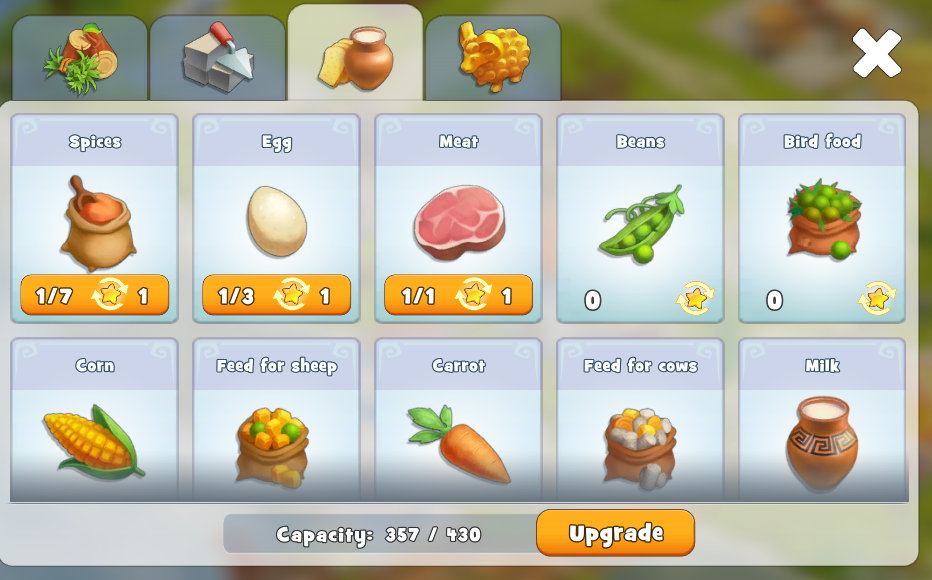This screenshot has height=580, width=932.
Task: Switch to the wood and plants tab
Action: tap(80, 58)
